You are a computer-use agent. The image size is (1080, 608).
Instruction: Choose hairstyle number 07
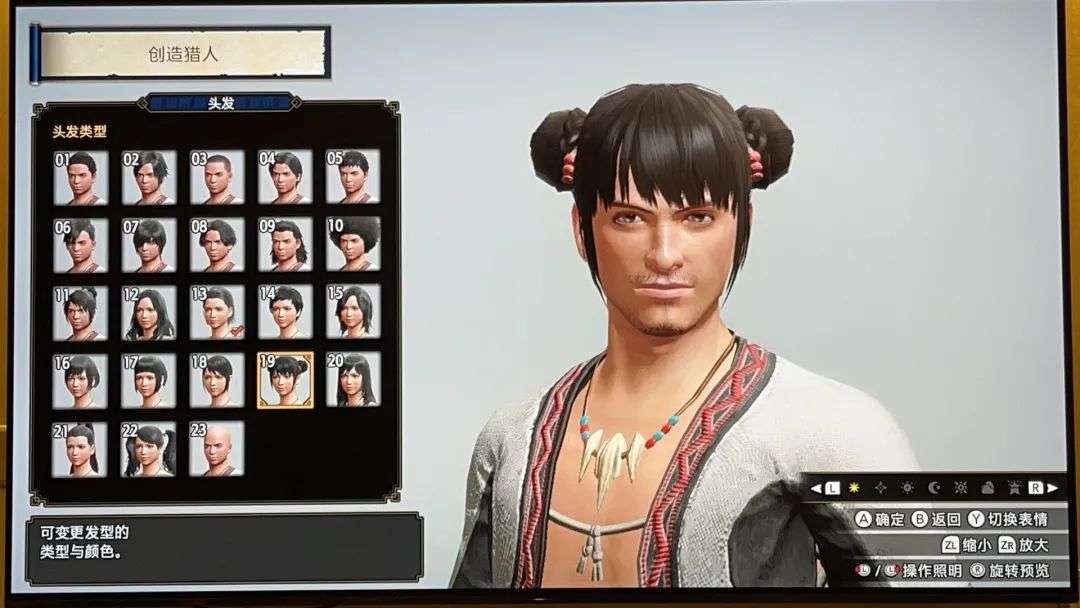[x=149, y=245]
